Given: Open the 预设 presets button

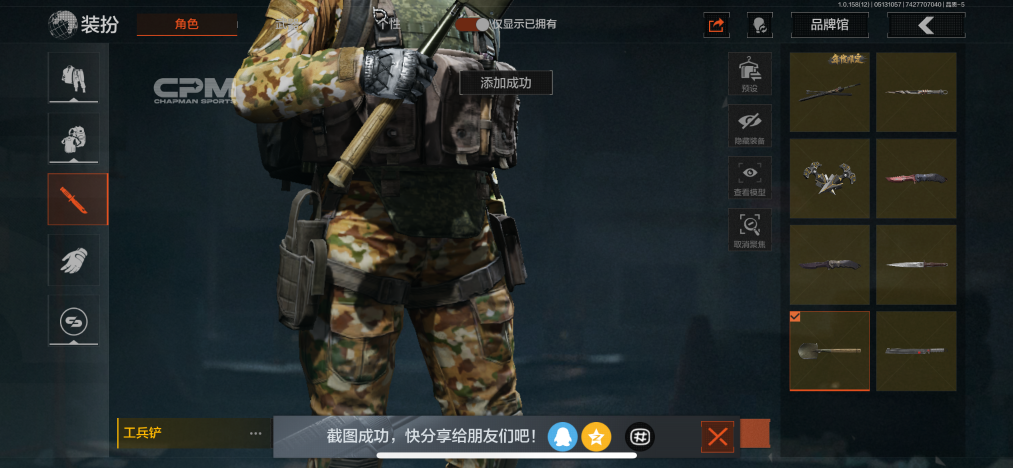Looking at the screenshot, I should 749,74.
